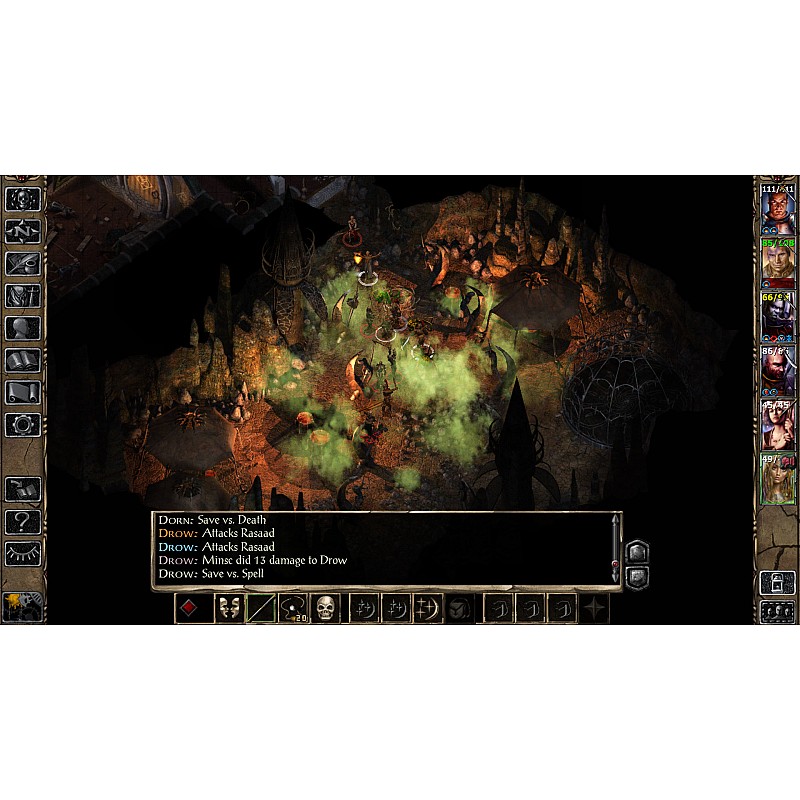Toggle party AI with the lantern button

[x=777, y=582]
